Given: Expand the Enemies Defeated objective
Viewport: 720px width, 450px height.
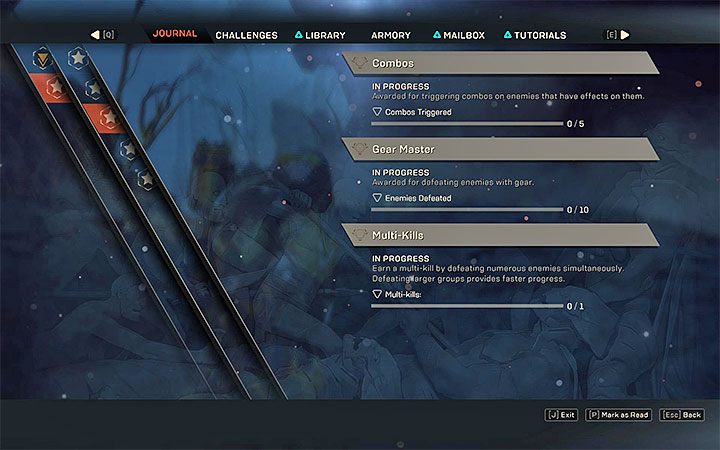Looking at the screenshot, I should pyautogui.click(x=376, y=198).
